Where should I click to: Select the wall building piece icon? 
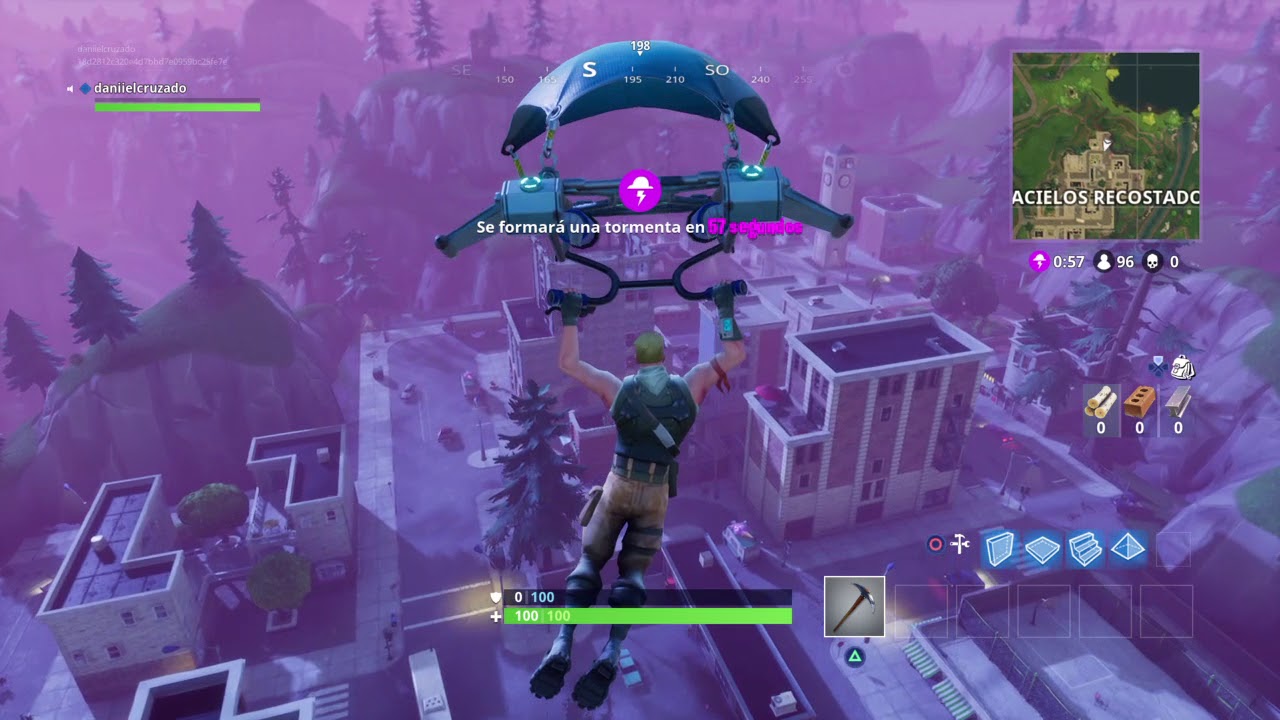point(1000,548)
